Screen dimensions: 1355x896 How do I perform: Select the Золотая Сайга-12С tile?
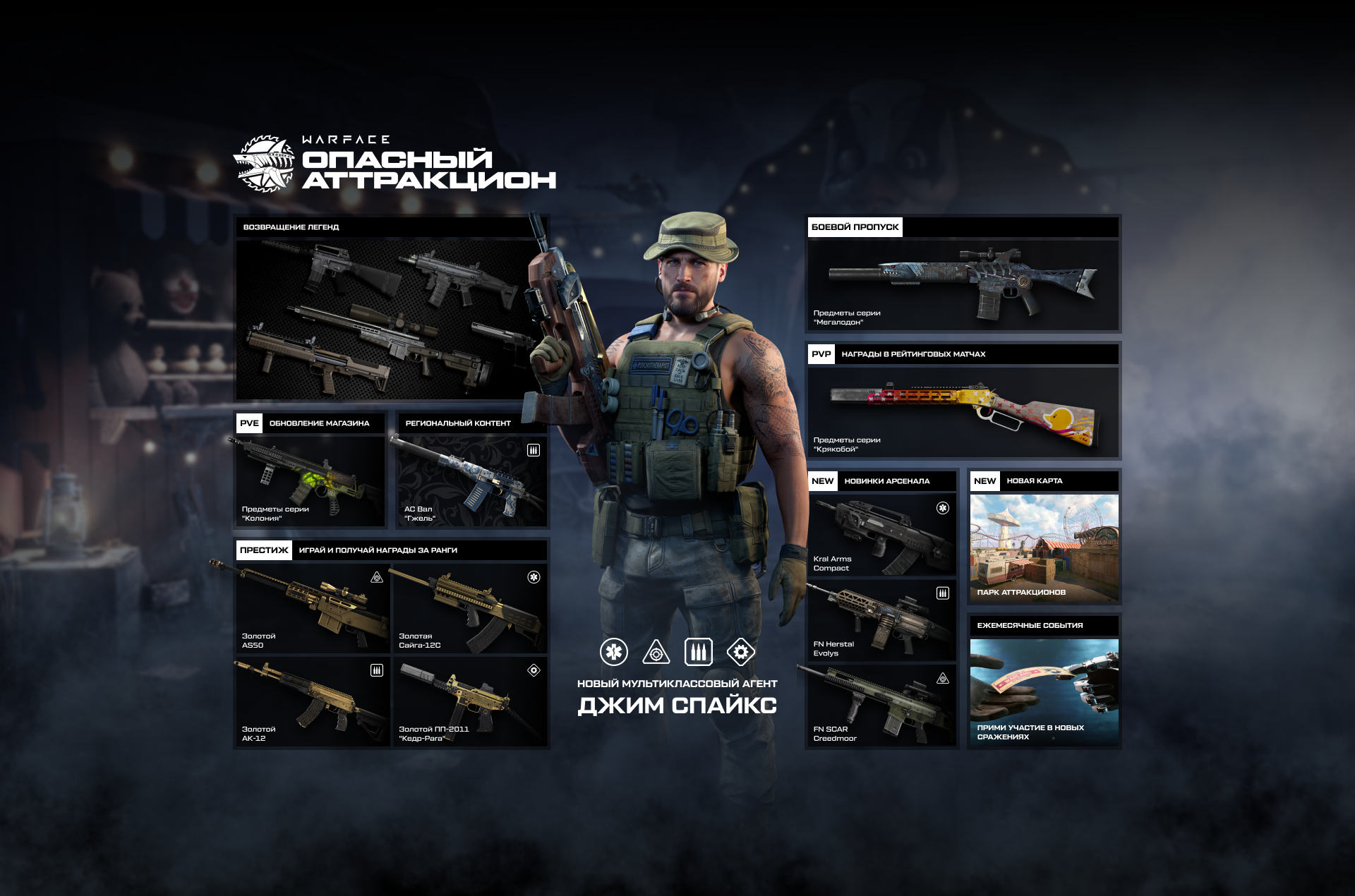click(469, 607)
